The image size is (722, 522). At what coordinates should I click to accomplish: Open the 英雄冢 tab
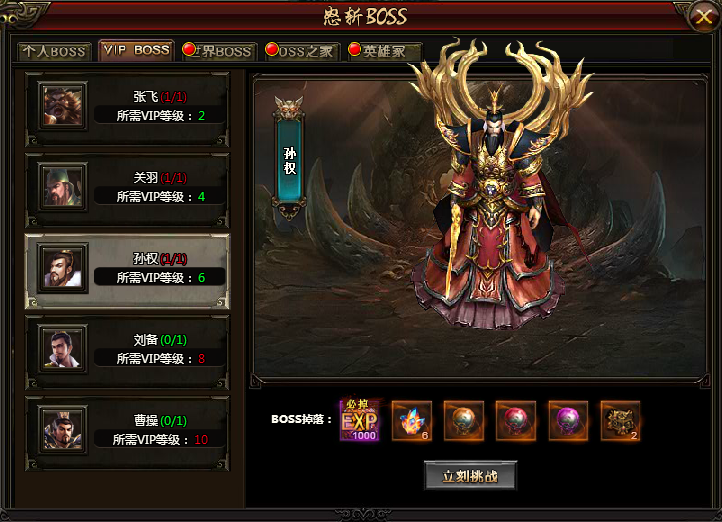click(x=383, y=51)
